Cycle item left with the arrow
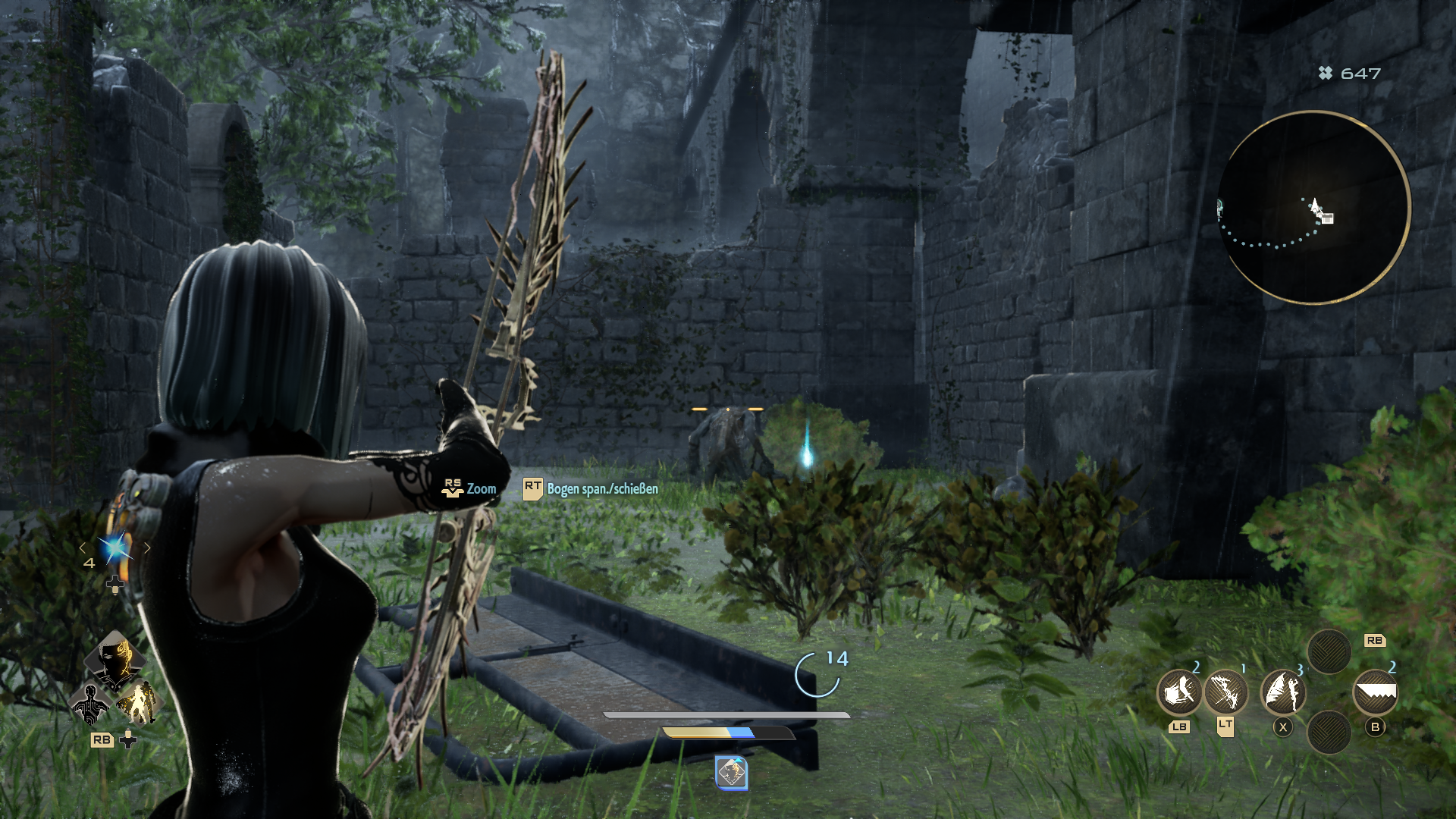This screenshot has height=819, width=1456. 83,548
